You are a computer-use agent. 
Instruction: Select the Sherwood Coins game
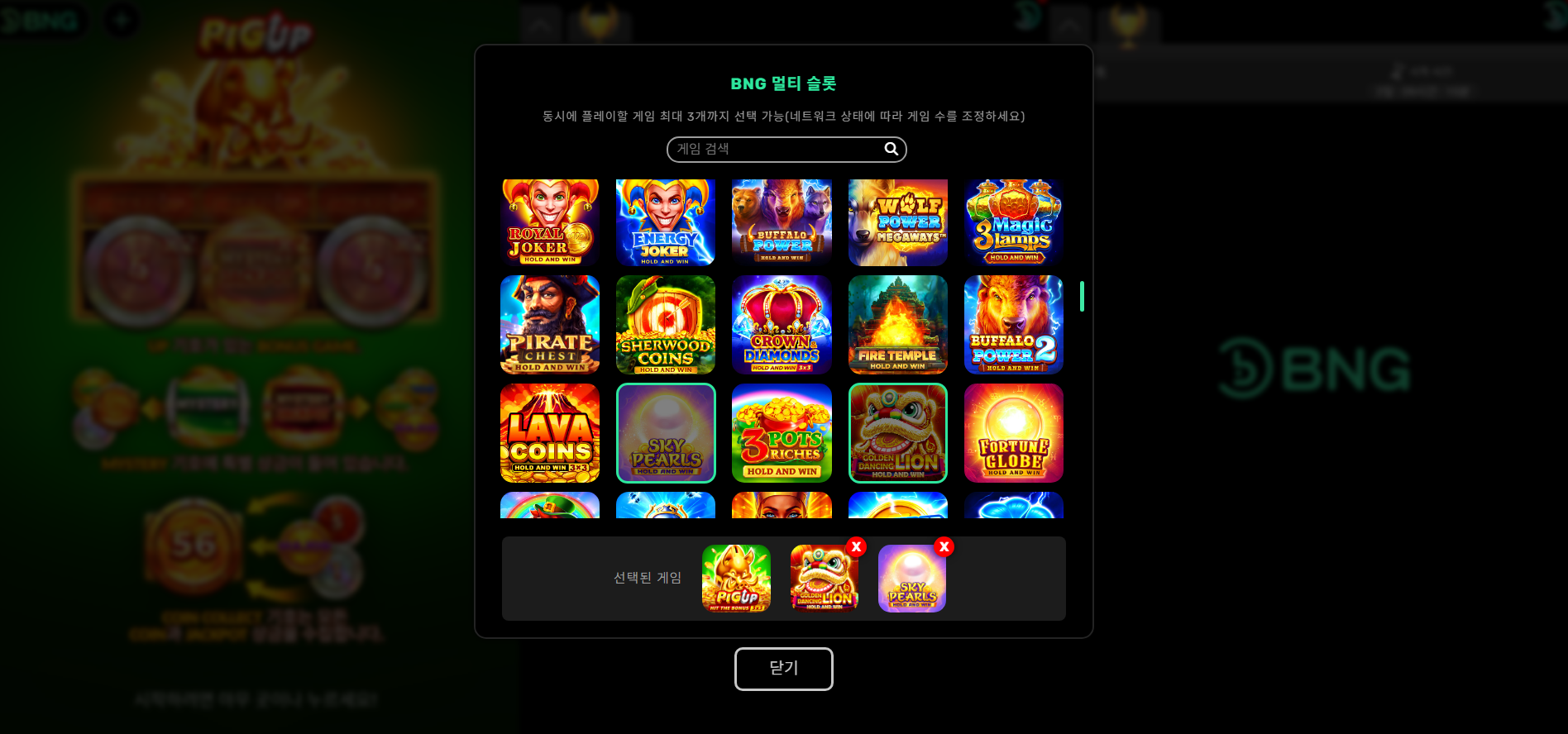tap(666, 325)
